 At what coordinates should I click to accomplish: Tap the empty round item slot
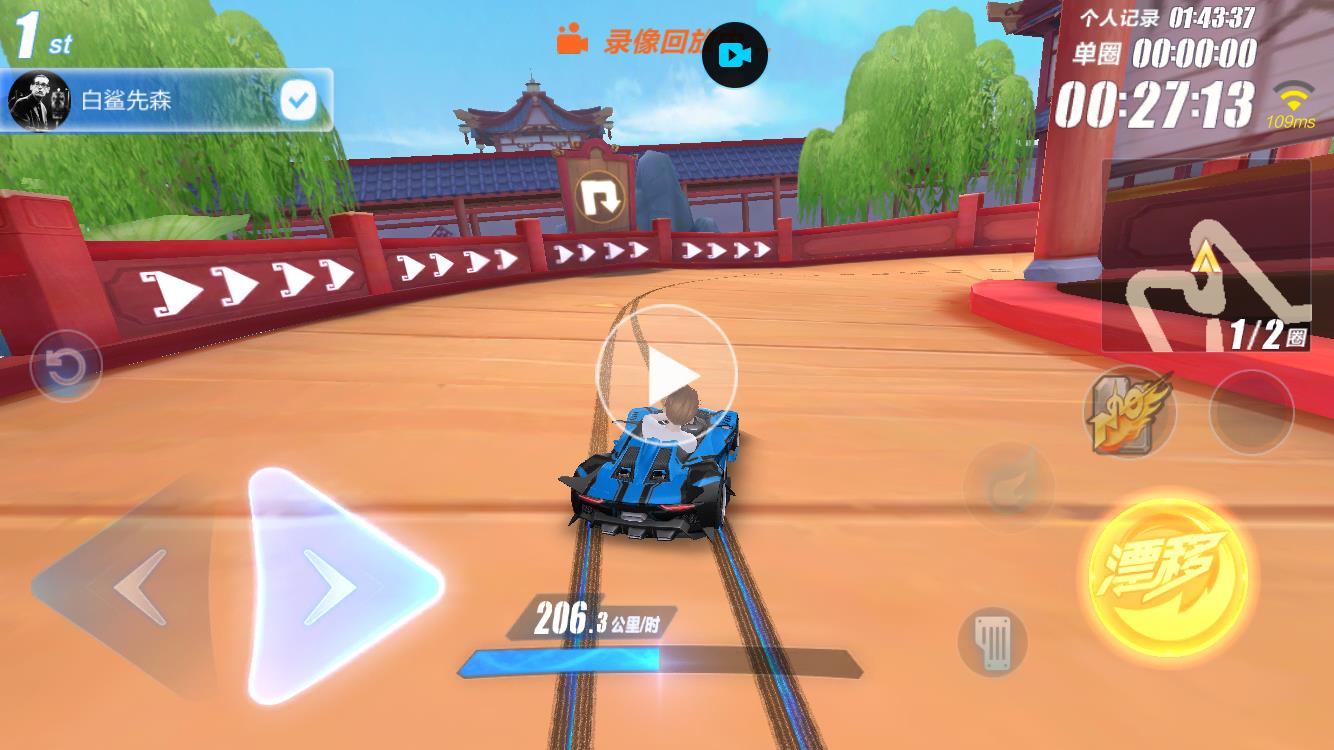(1251, 412)
